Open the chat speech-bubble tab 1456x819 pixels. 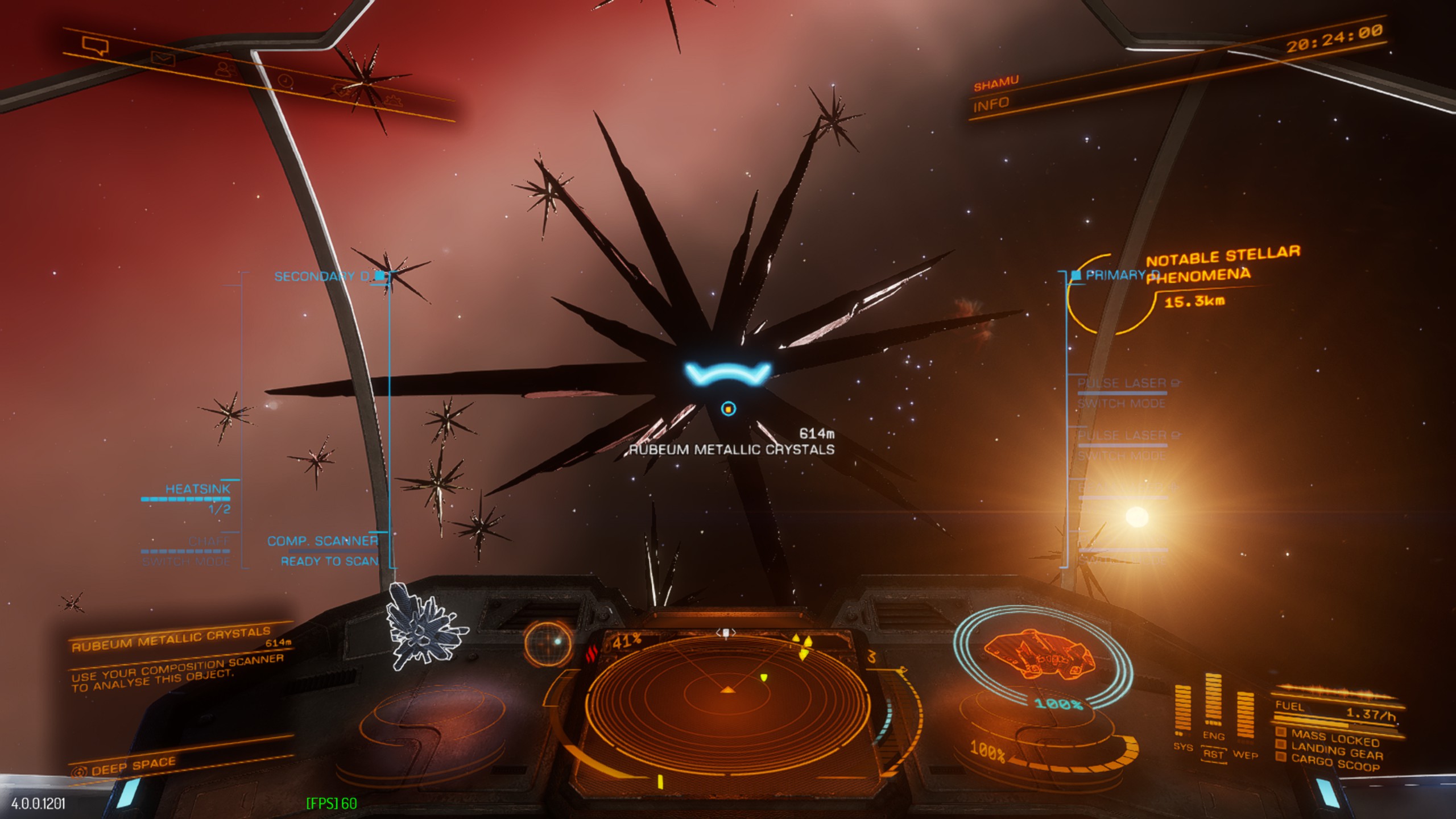click(94, 45)
